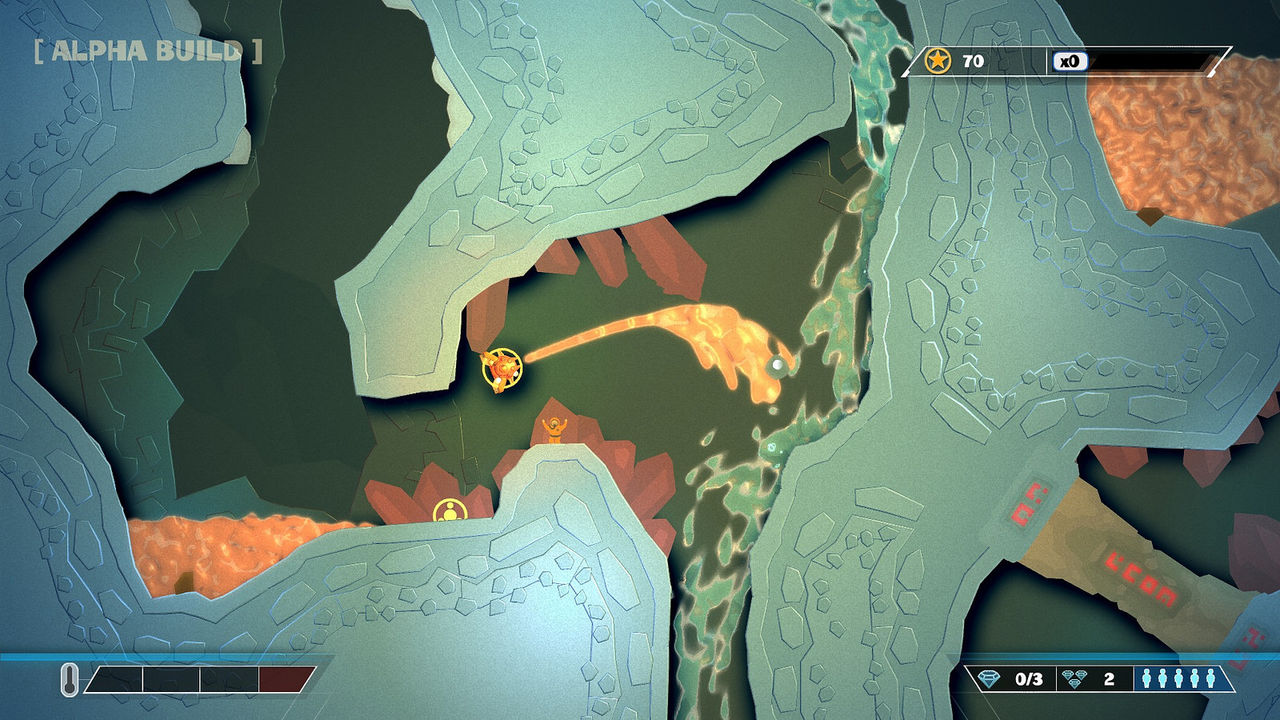The image size is (1280, 720).
Task: Click the star coin icon in score display
Action: pyautogui.click(x=937, y=59)
